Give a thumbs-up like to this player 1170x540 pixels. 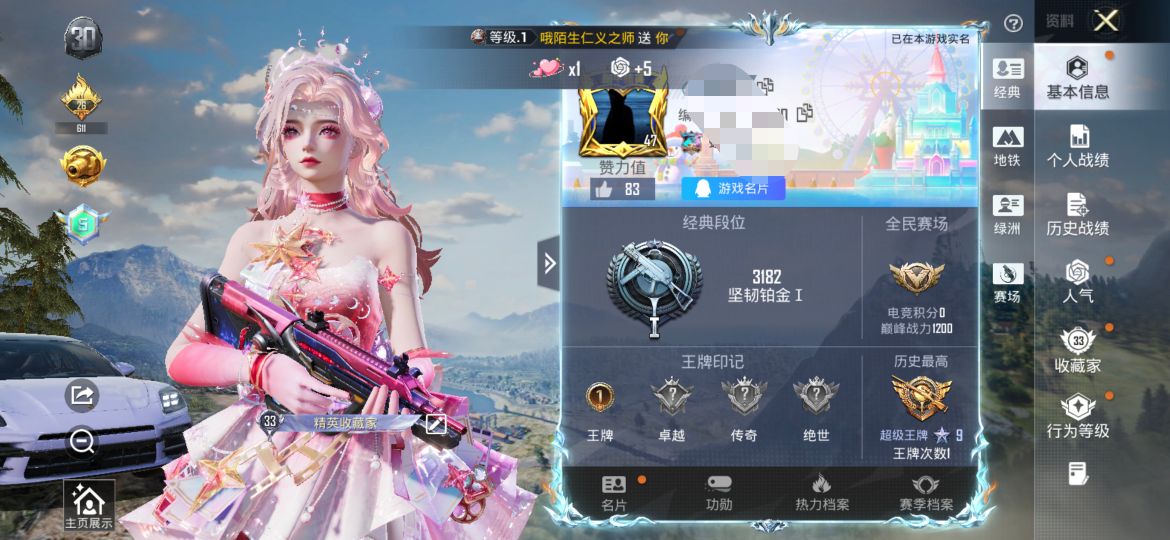pos(604,189)
